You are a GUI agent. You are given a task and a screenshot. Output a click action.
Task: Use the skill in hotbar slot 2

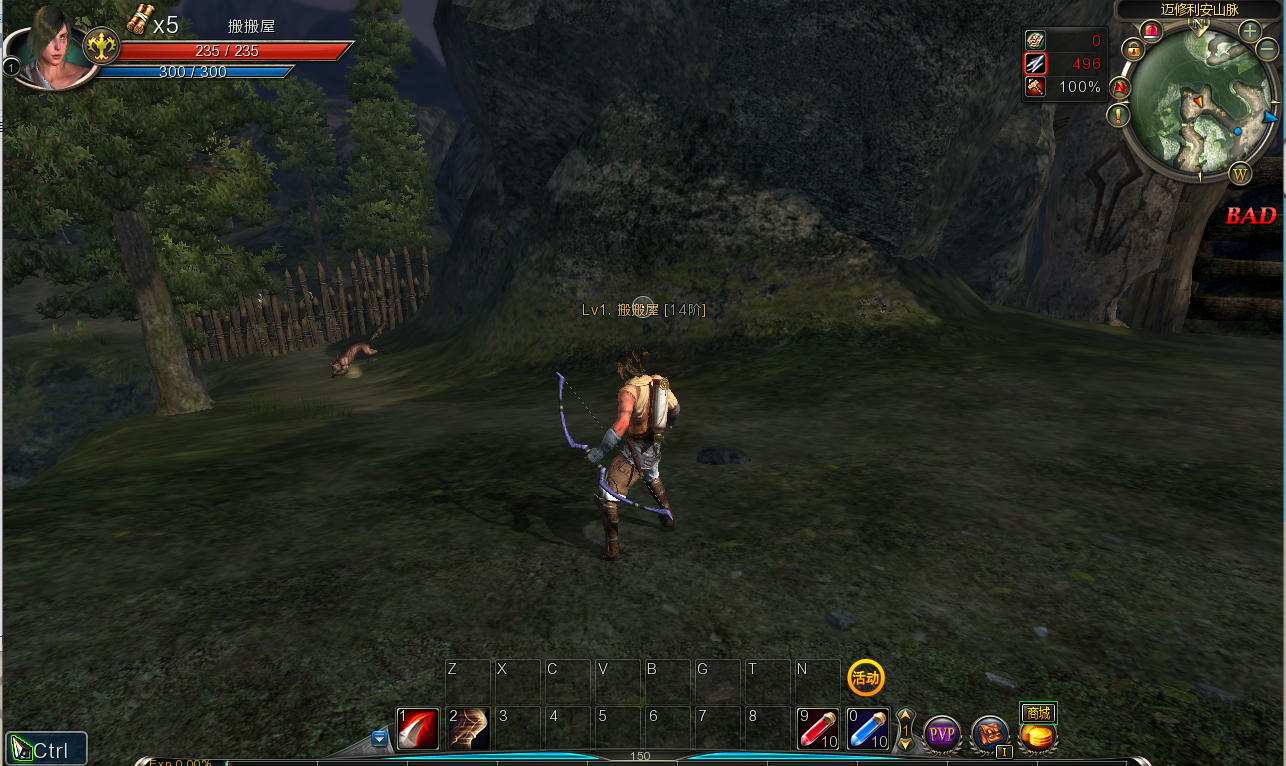tap(468, 729)
